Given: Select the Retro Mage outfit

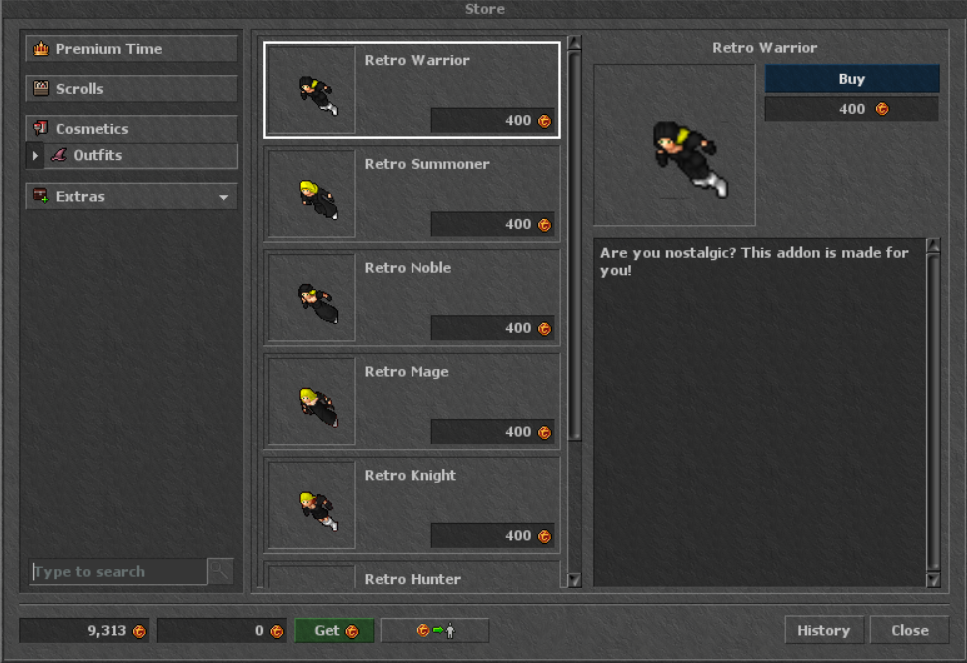Looking at the screenshot, I should tap(411, 402).
